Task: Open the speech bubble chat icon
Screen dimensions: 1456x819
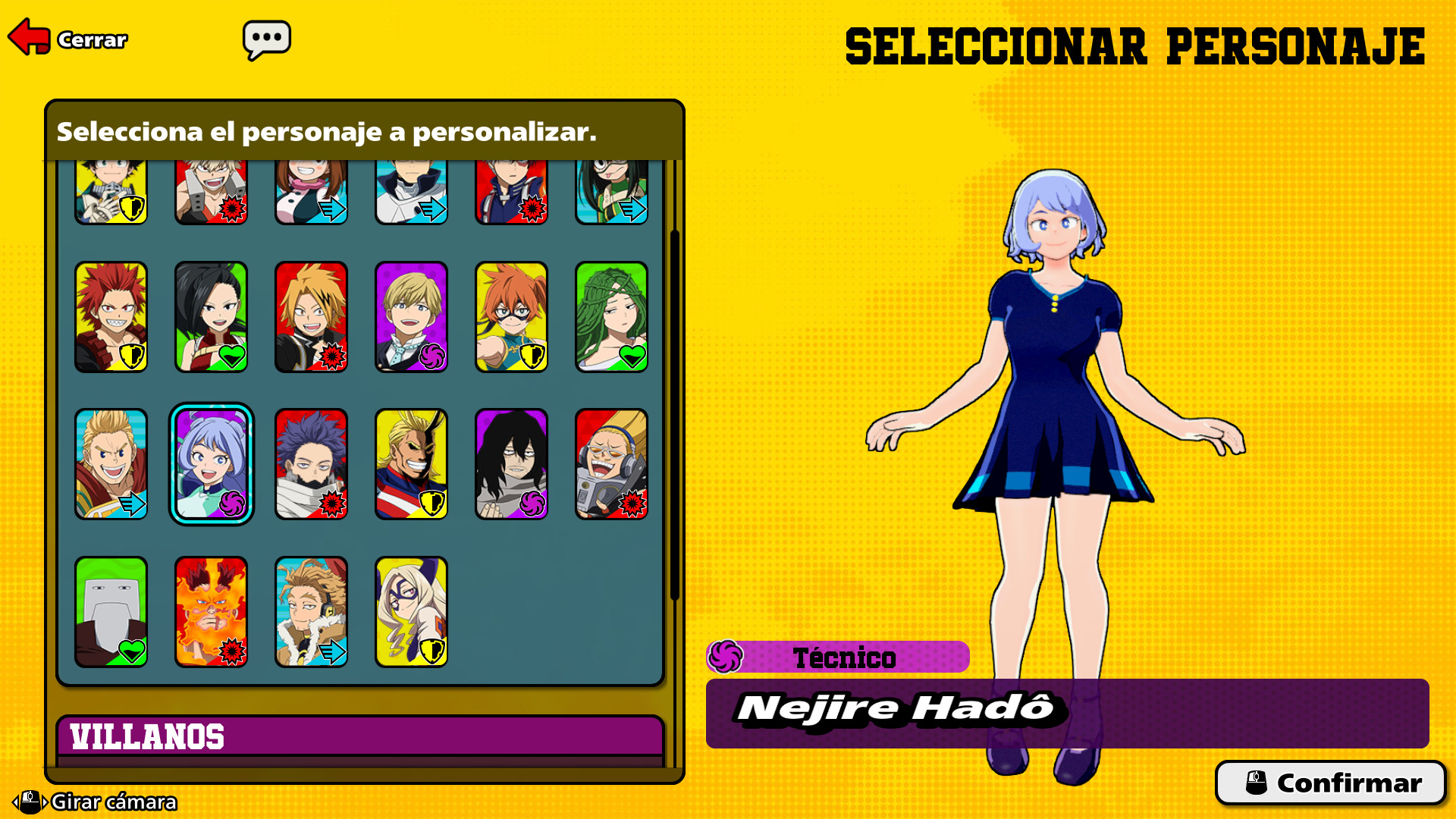Action: tap(268, 38)
